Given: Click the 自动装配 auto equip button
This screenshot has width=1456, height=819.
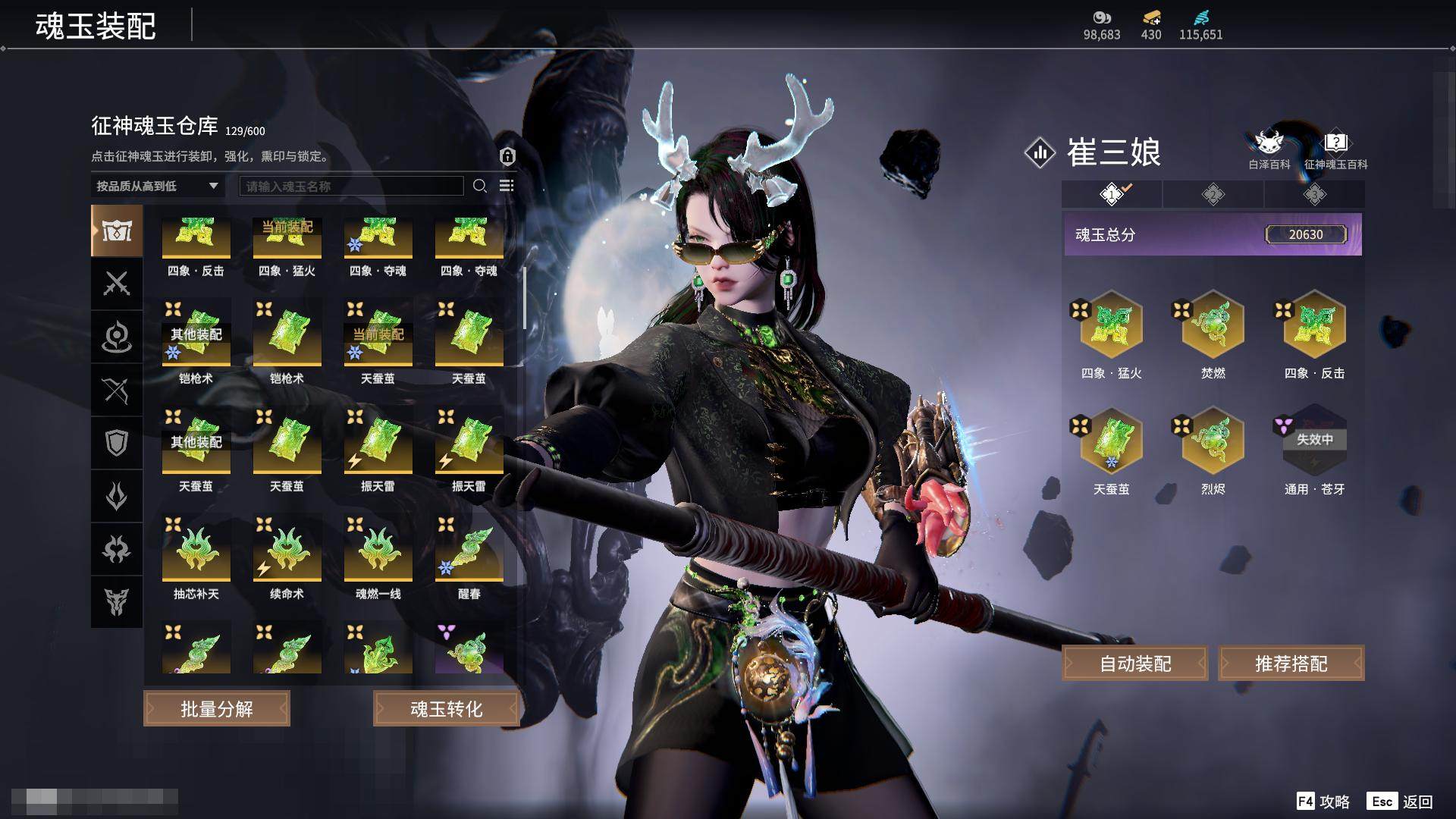Looking at the screenshot, I should pyautogui.click(x=1134, y=664).
